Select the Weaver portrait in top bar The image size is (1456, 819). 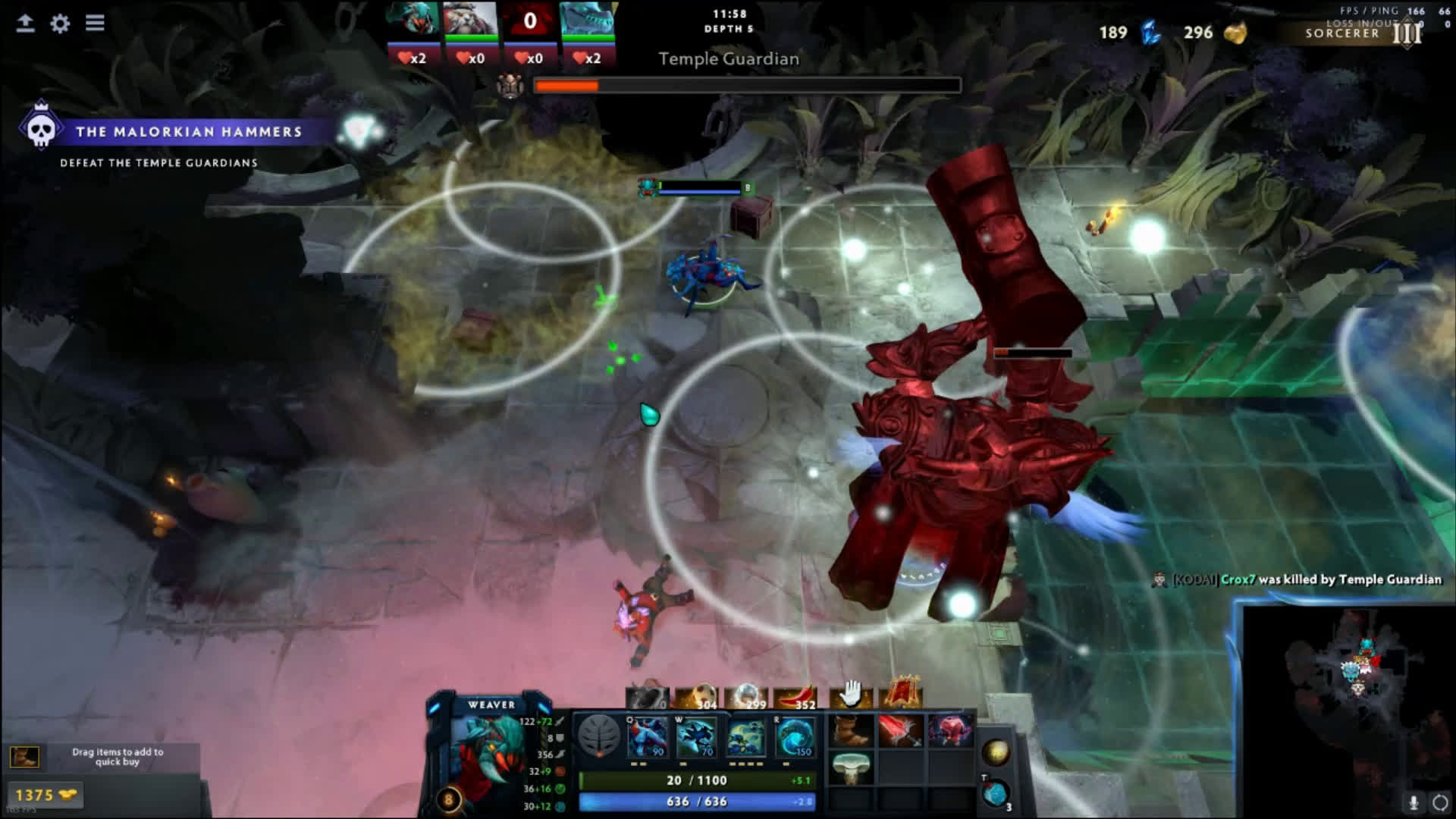coord(413,19)
